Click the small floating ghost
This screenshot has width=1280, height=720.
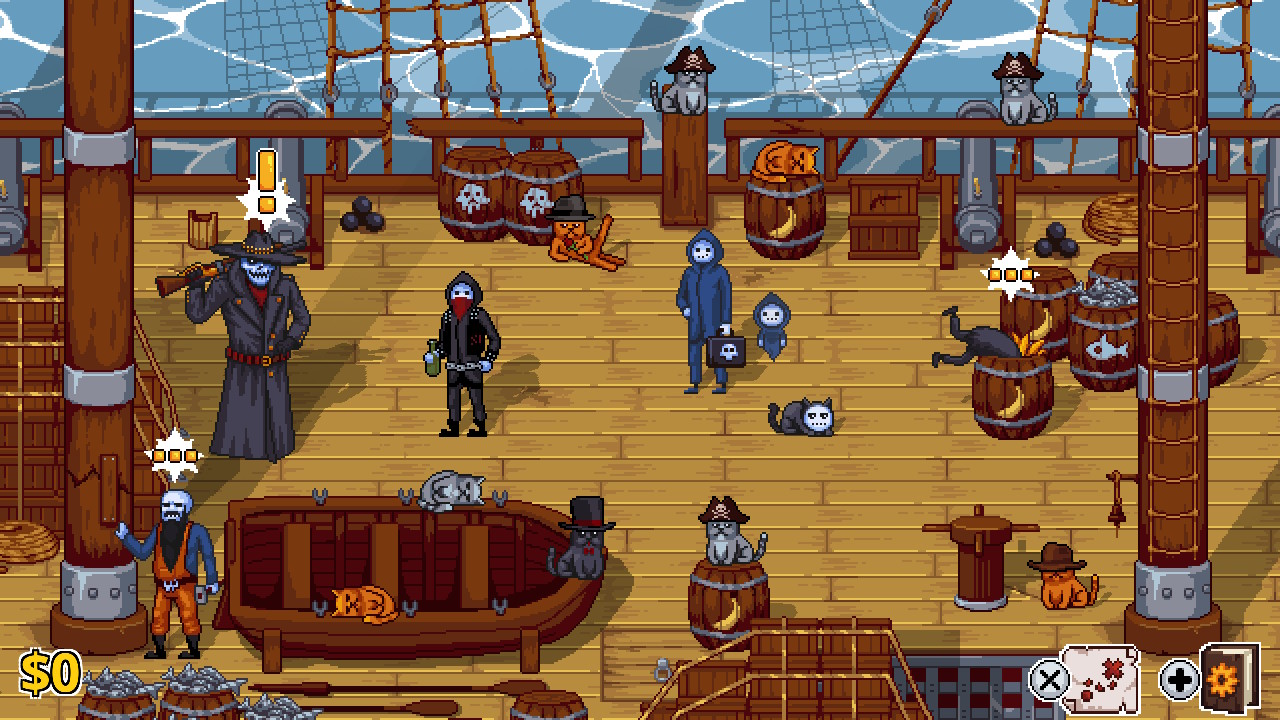tap(772, 320)
